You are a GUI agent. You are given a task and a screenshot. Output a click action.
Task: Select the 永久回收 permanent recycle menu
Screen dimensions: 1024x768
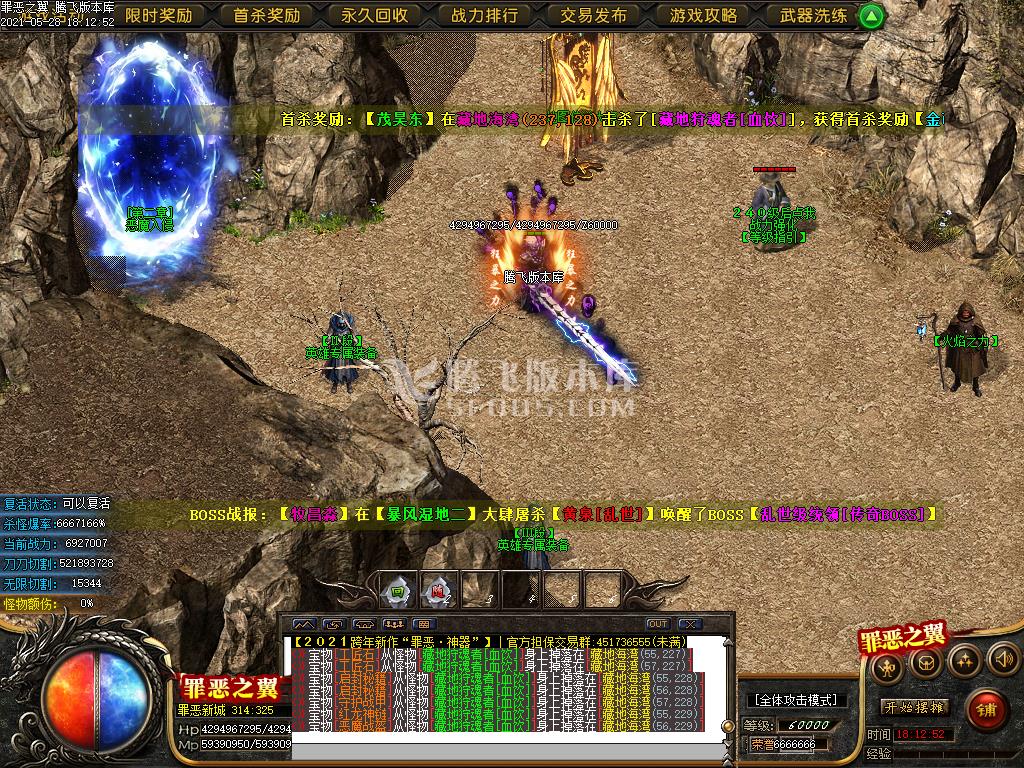pos(375,15)
